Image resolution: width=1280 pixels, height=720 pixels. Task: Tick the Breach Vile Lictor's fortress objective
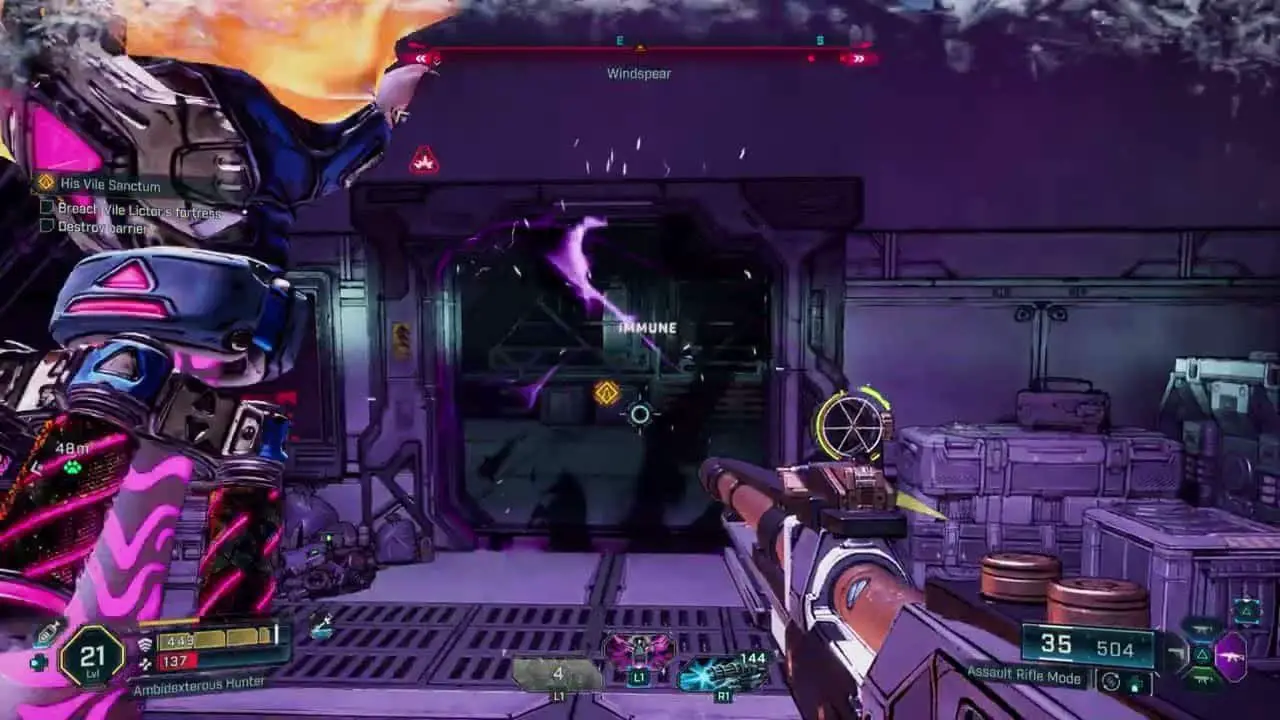pyautogui.click(x=47, y=208)
